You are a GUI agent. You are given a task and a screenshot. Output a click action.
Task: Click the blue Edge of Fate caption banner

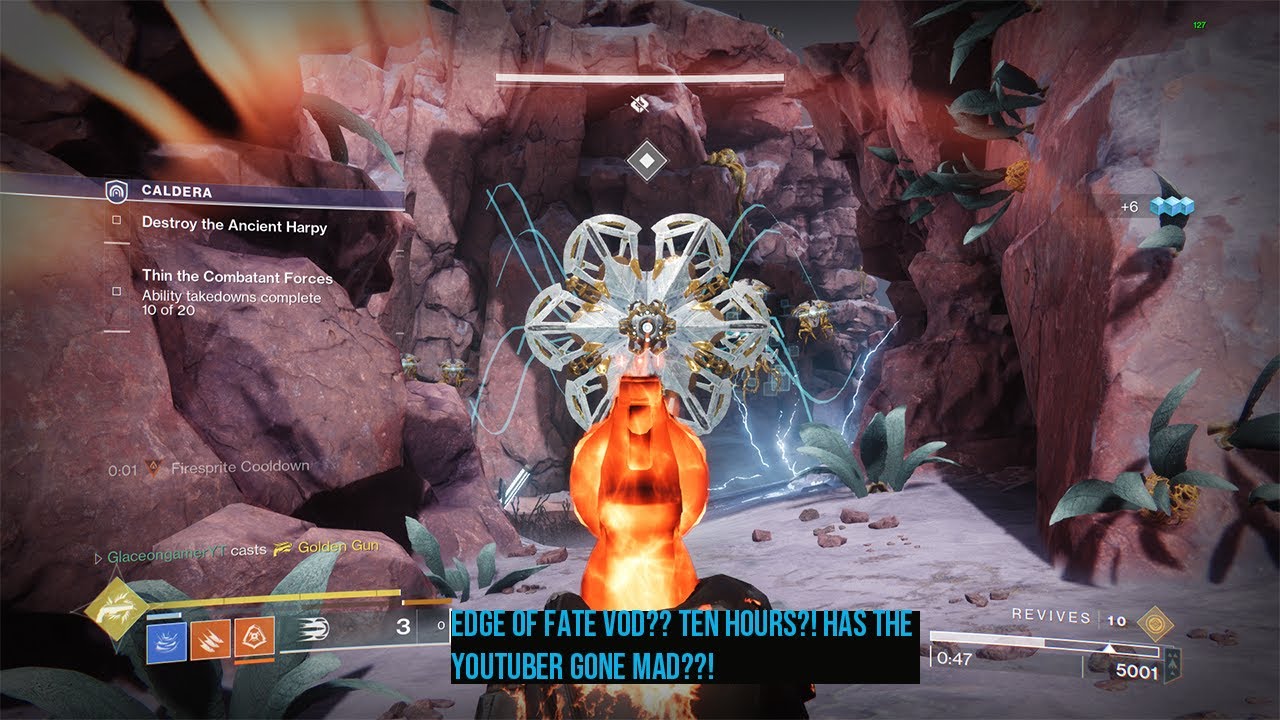684,647
